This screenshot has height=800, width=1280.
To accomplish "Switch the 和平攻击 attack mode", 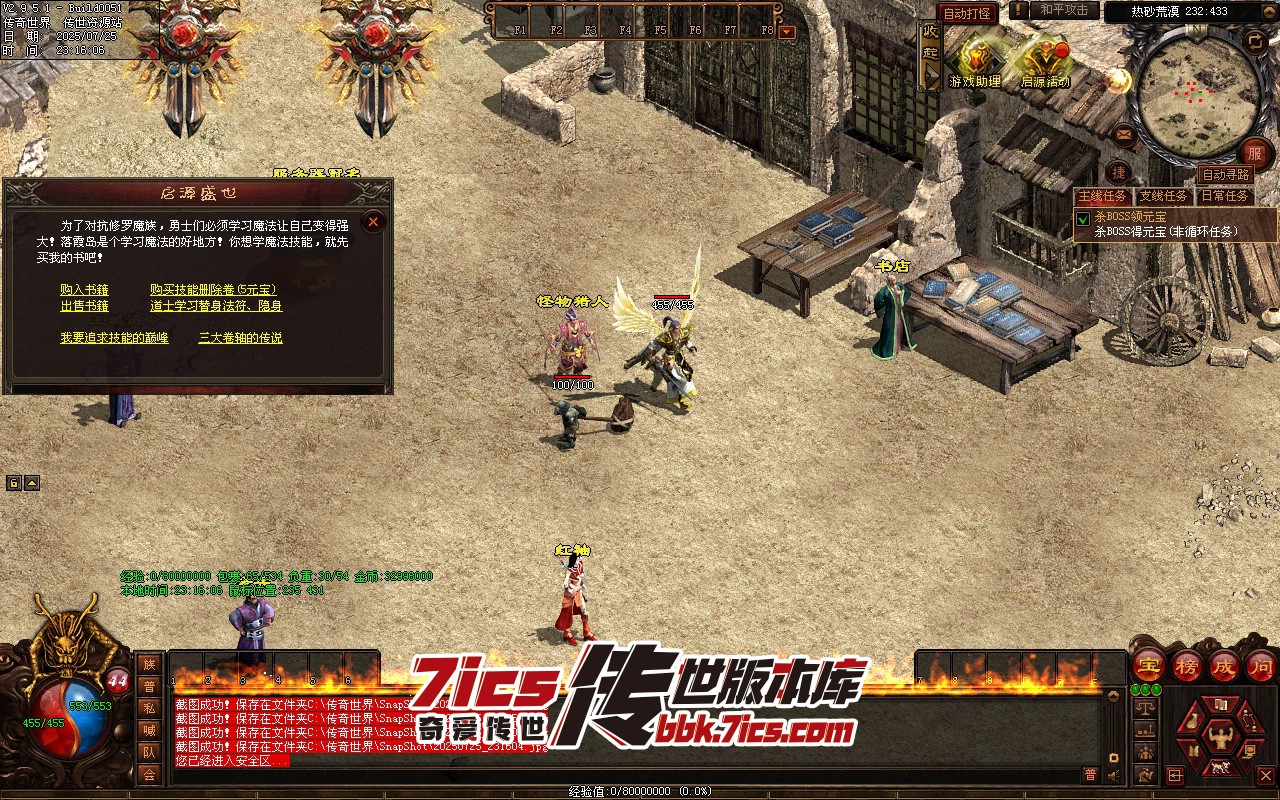I will (1062, 10).
